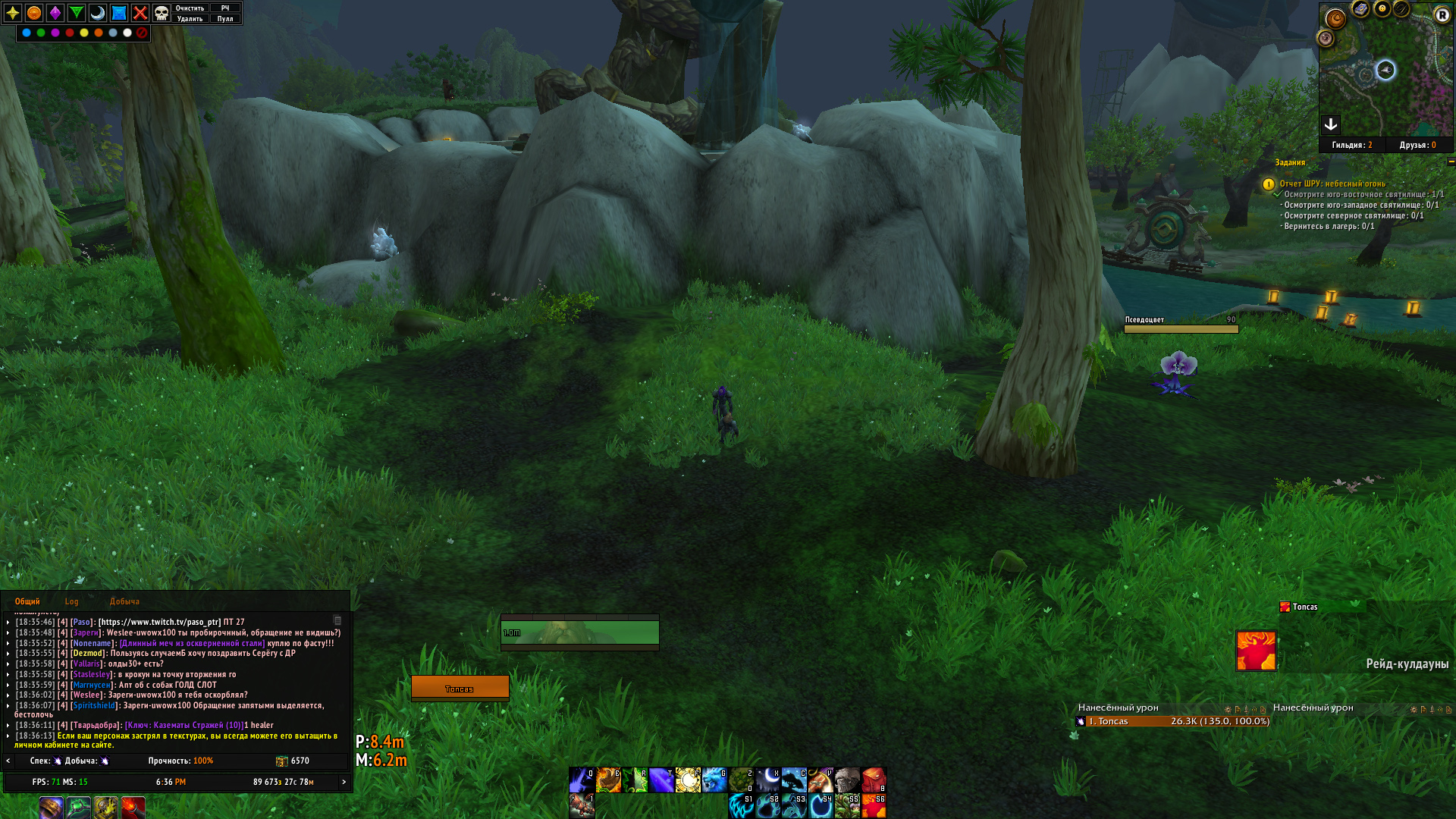Click the down-arrow button on the minimap
This screenshot has height=819, width=1456.
pyautogui.click(x=1331, y=124)
